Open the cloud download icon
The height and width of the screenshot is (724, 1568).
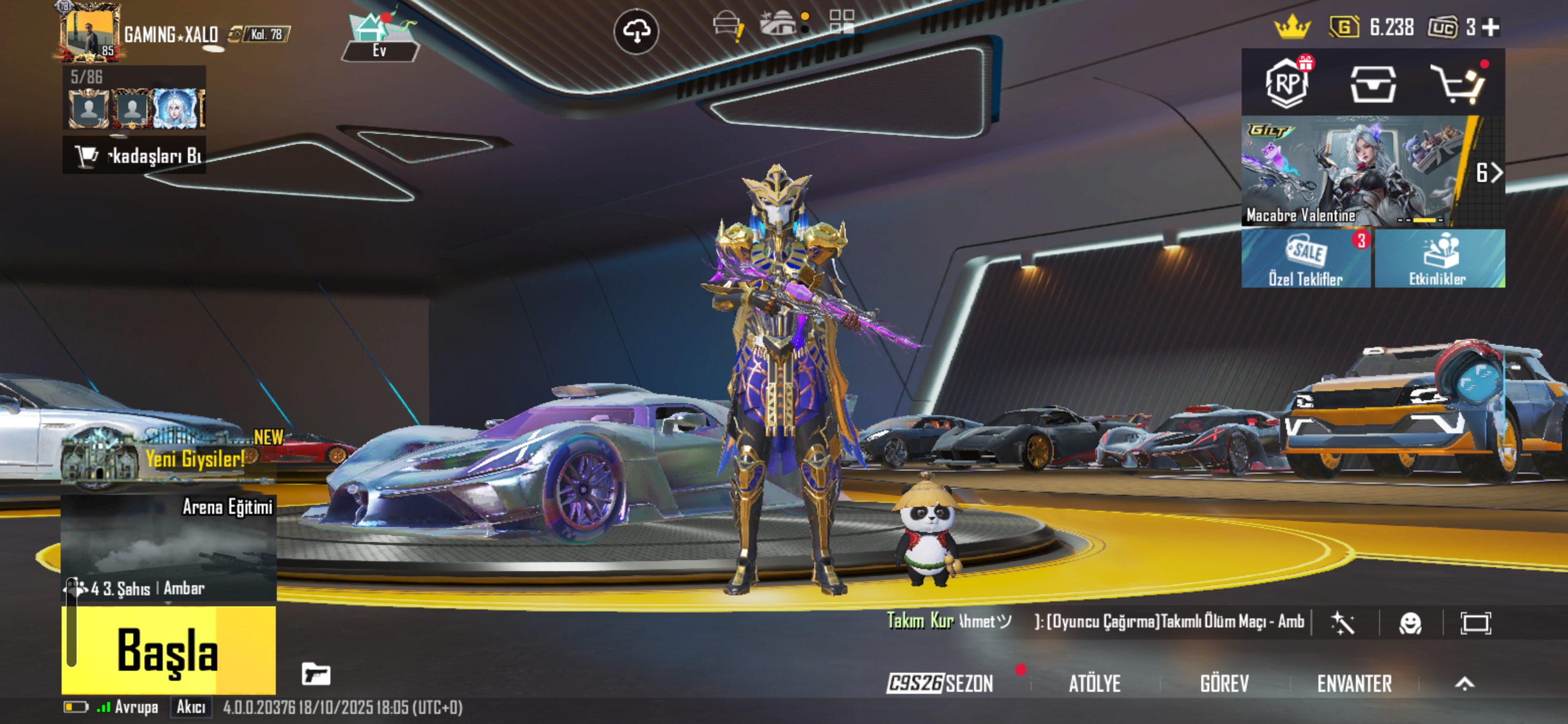coord(636,31)
